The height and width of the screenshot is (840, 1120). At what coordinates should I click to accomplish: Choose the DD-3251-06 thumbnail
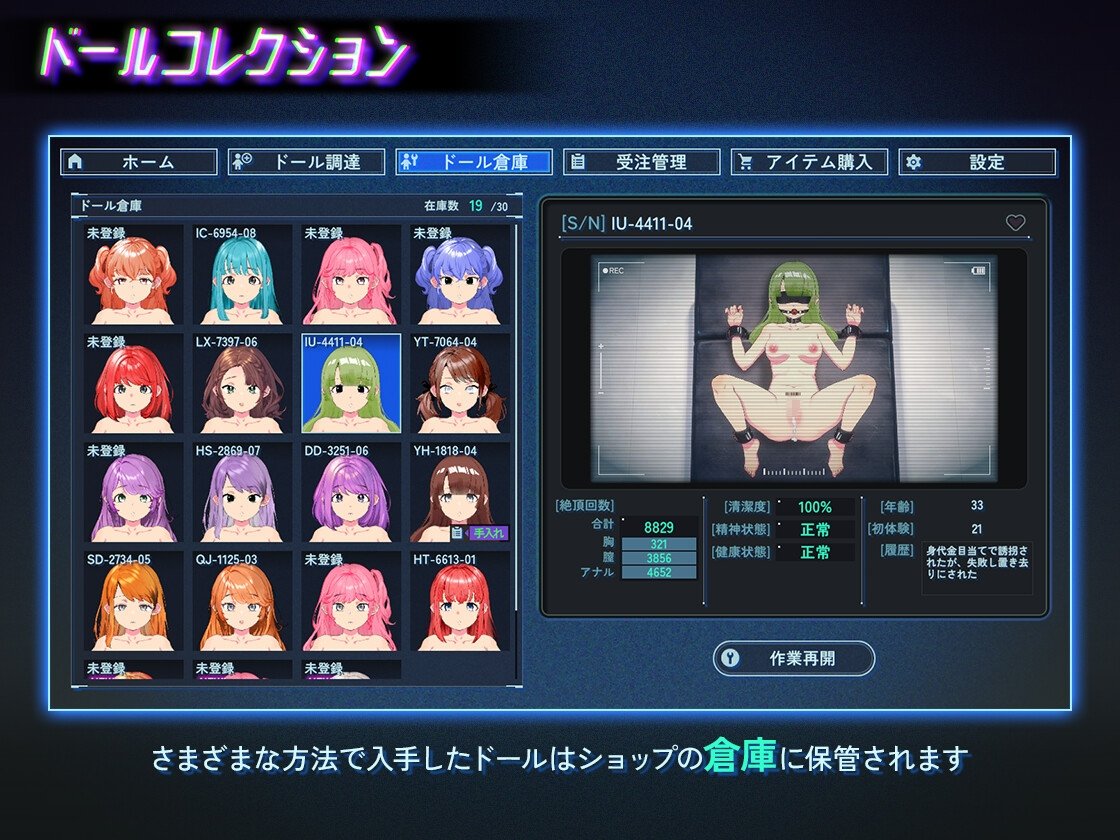[x=351, y=494]
